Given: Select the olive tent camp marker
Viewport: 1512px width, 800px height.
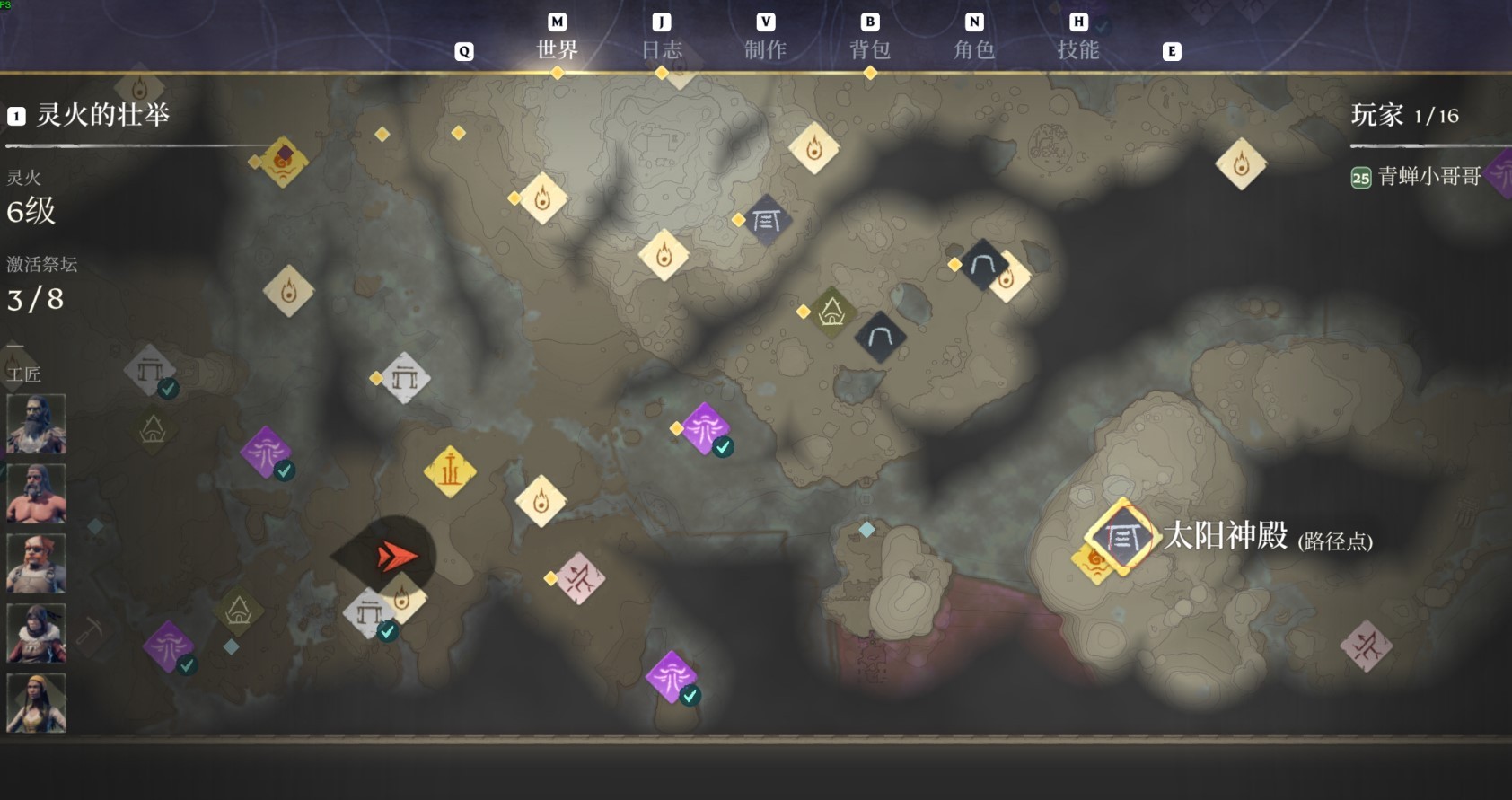Looking at the screenshot, I should (831, 312).
